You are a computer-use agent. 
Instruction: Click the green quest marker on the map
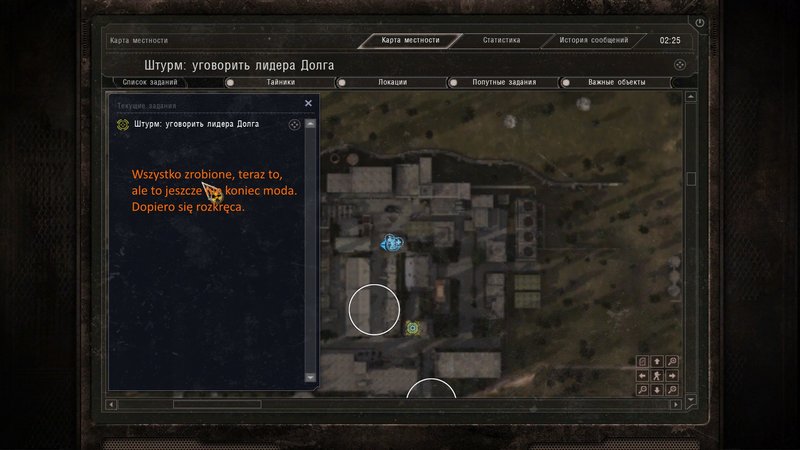click(412, 327)
